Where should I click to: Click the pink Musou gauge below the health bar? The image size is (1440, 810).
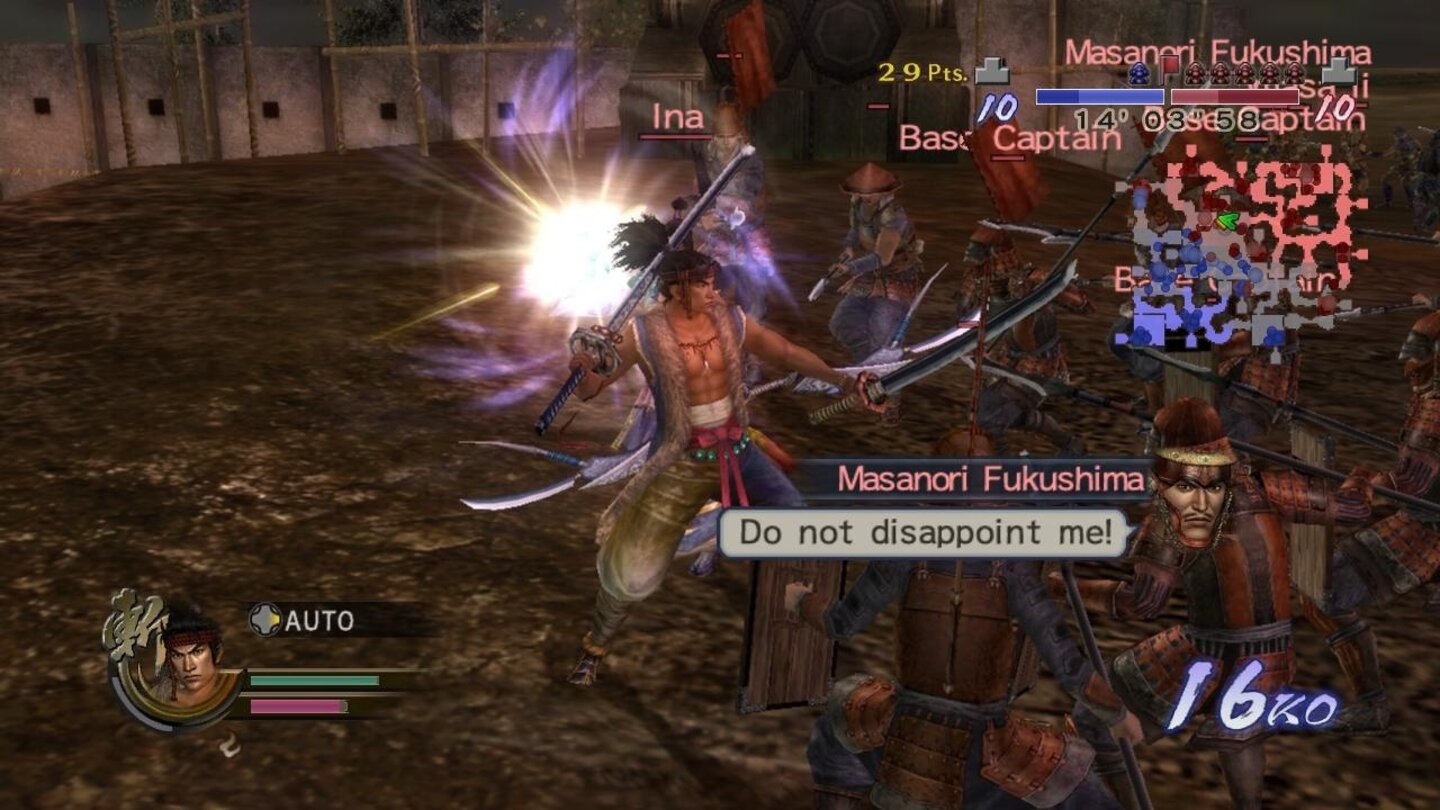296,707
